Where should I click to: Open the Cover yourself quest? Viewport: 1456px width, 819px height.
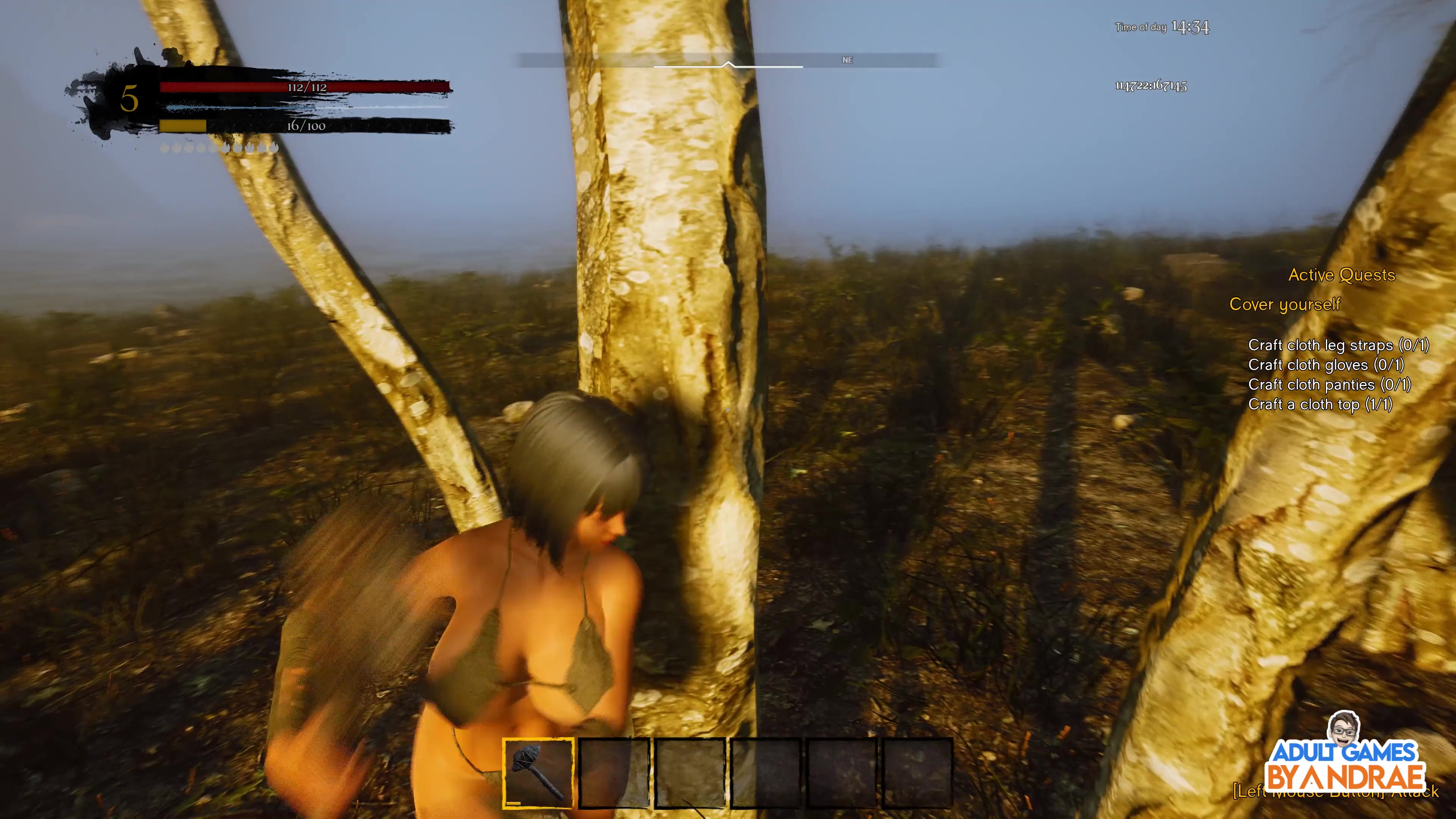click(1284, 304)
